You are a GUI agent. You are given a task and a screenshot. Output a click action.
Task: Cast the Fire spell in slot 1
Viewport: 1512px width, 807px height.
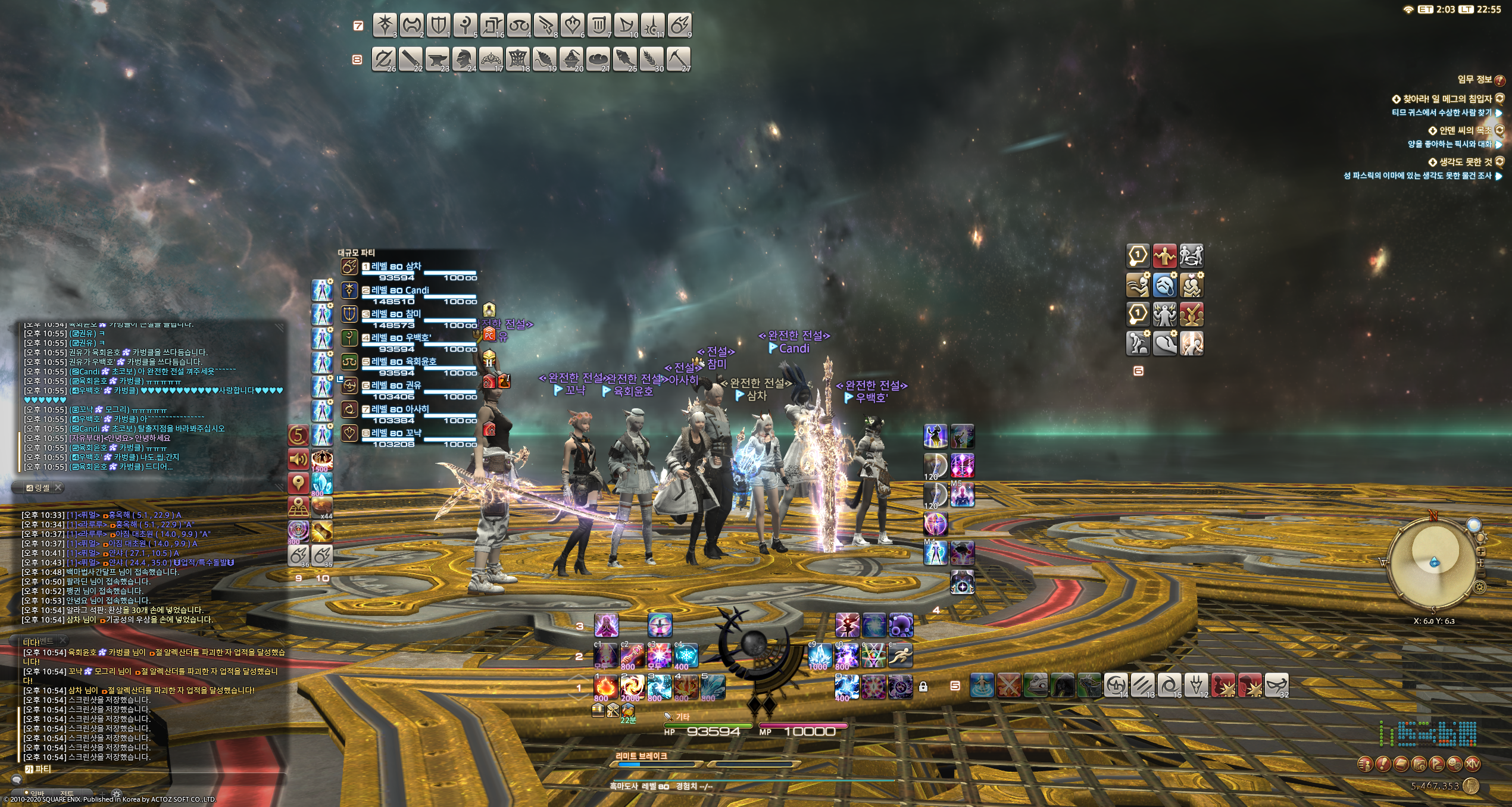coord(605,687)
